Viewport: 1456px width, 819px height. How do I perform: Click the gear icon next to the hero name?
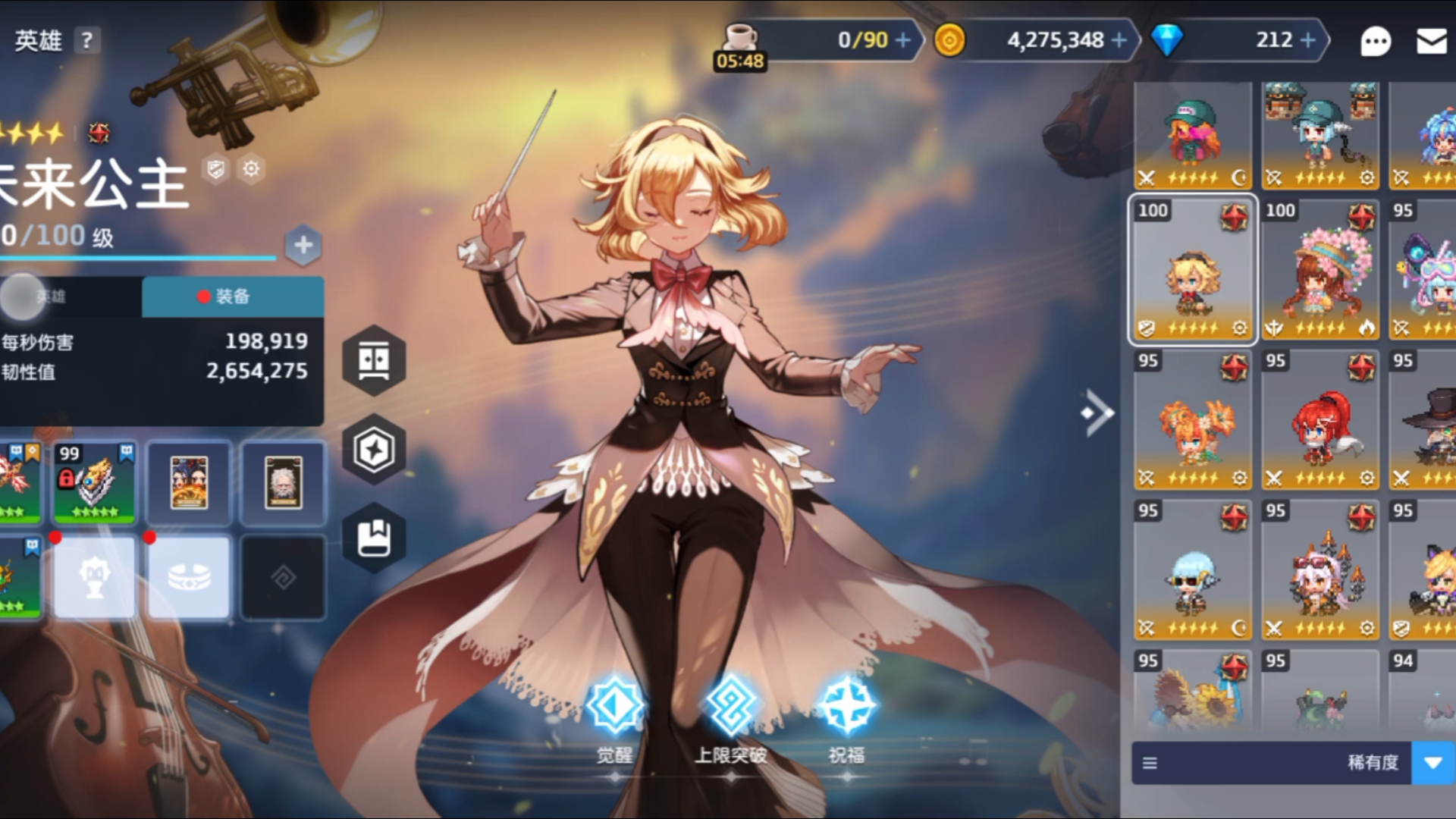(252, 169)
